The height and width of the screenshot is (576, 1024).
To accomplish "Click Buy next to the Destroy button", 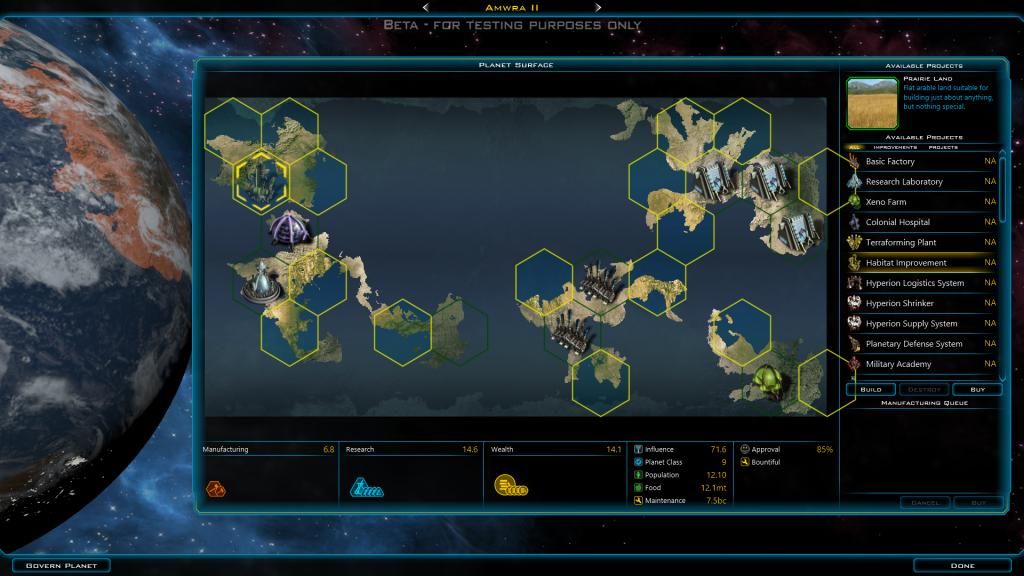I will [x=977, y=389].
